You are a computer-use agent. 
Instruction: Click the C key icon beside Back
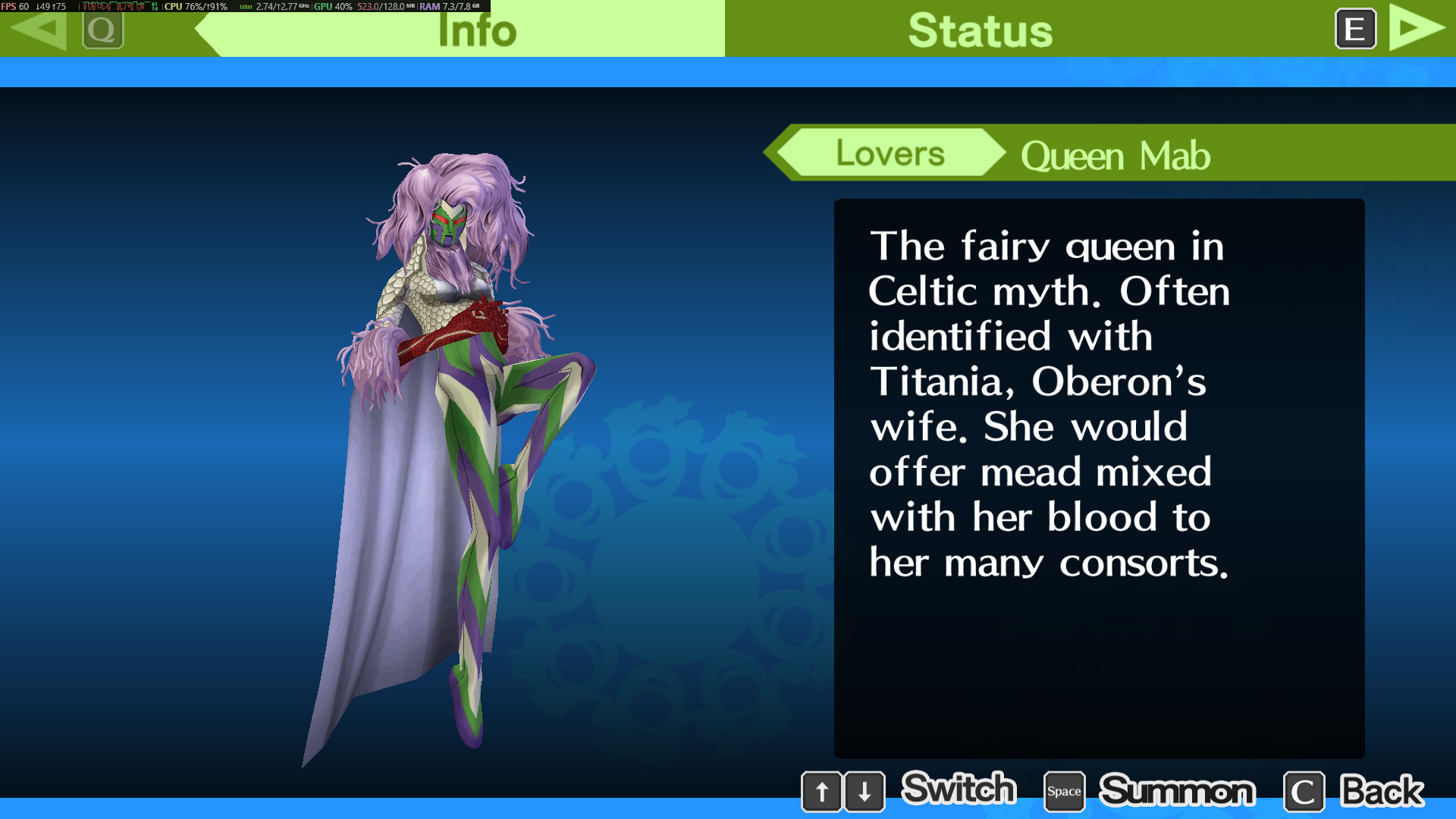coord(1304,791)
